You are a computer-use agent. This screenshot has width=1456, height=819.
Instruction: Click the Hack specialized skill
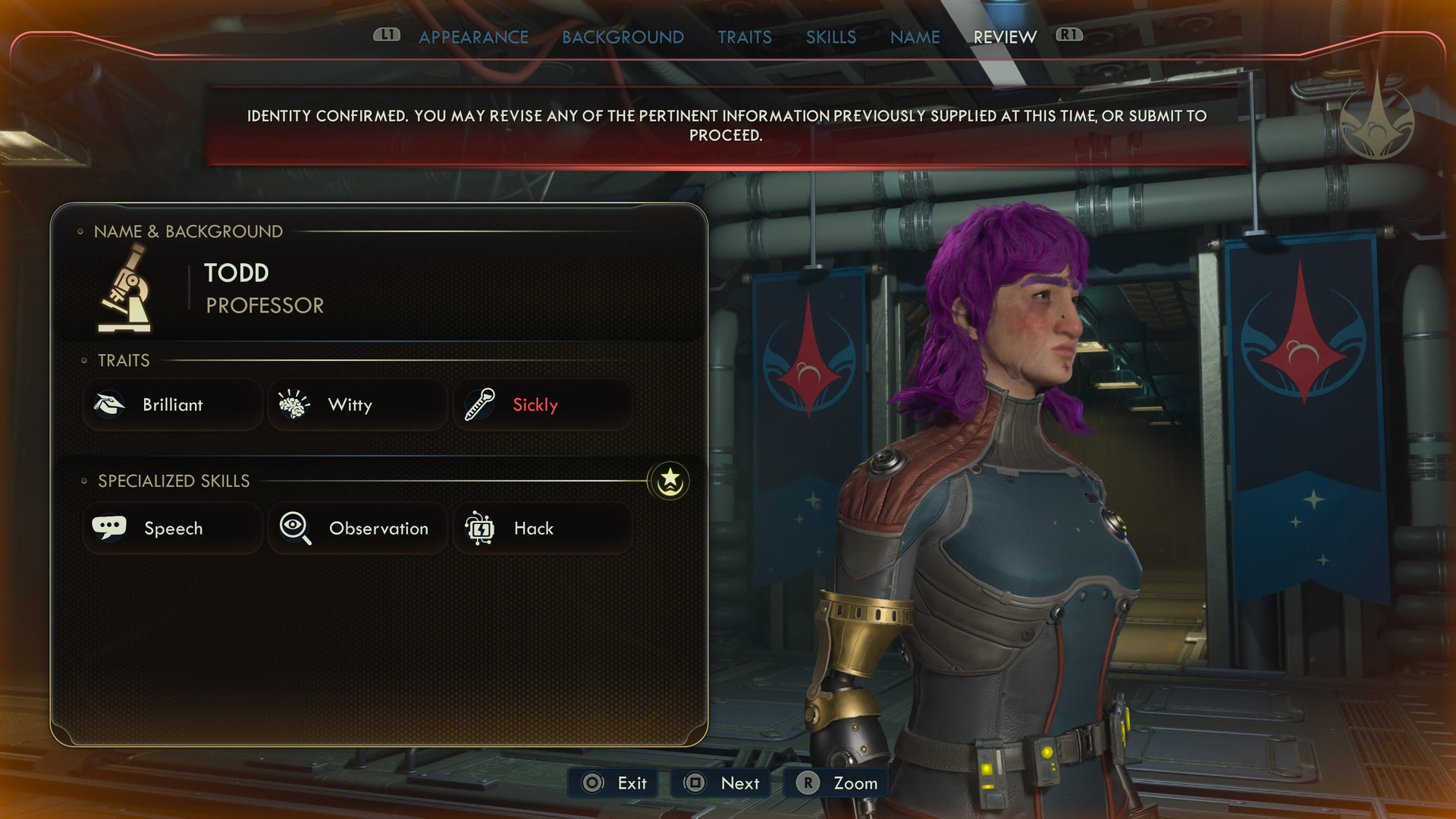542,529
